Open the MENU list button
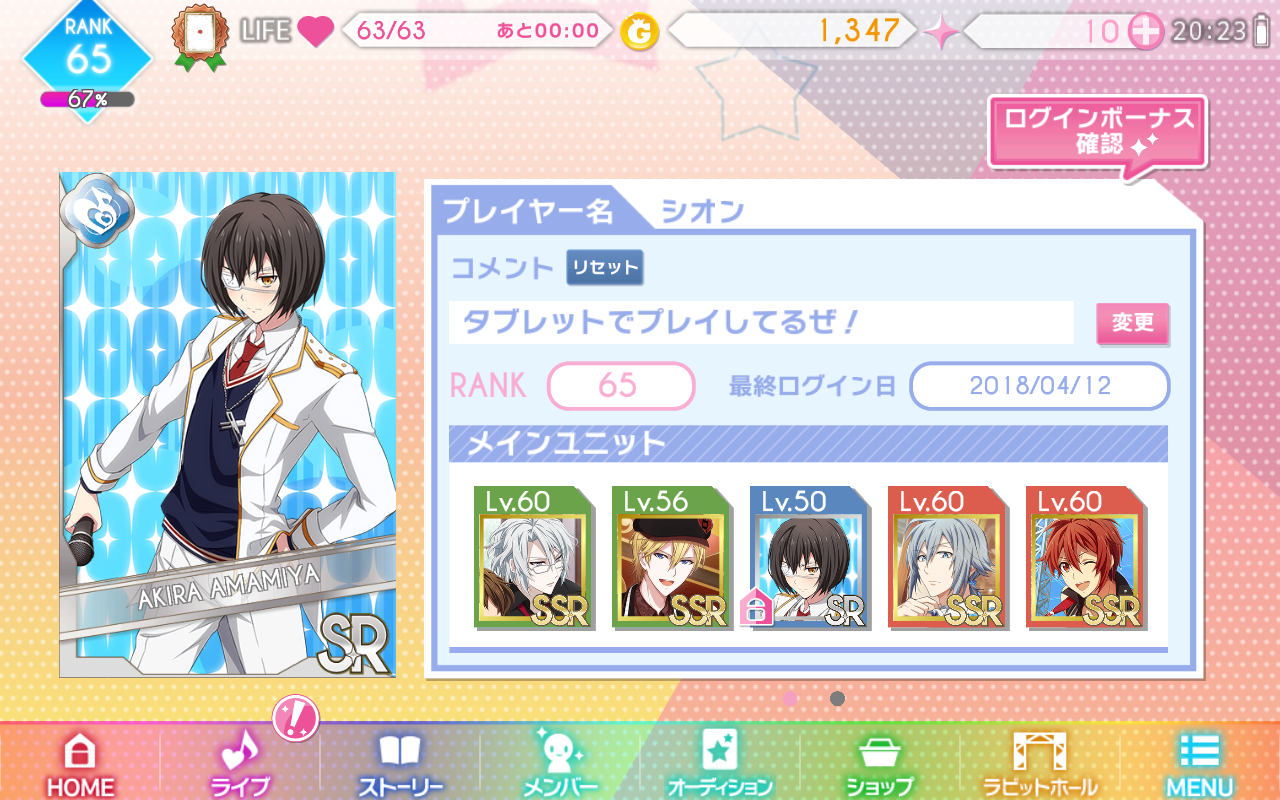Viewport: 1280px width, 800px height. (1200, 764)
